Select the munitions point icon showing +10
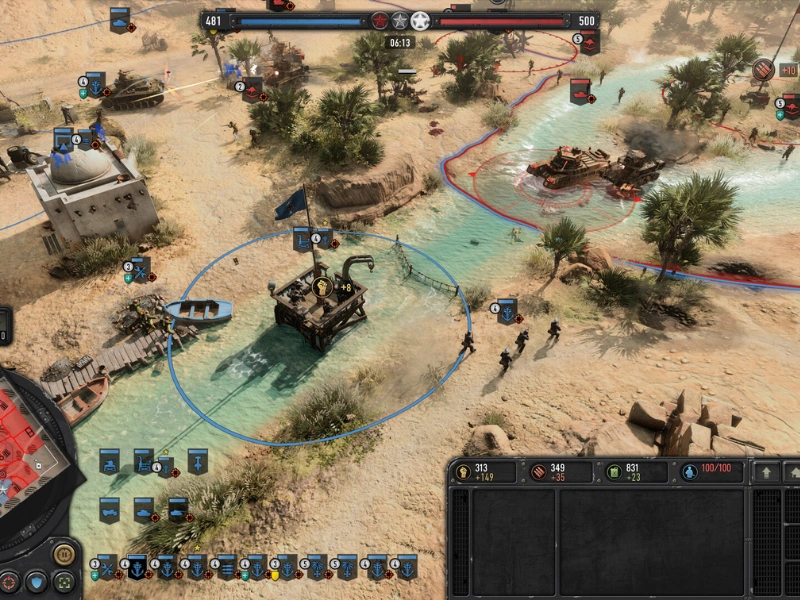The width and height of the screenshot is (800, 600). [x=763, y=69]
